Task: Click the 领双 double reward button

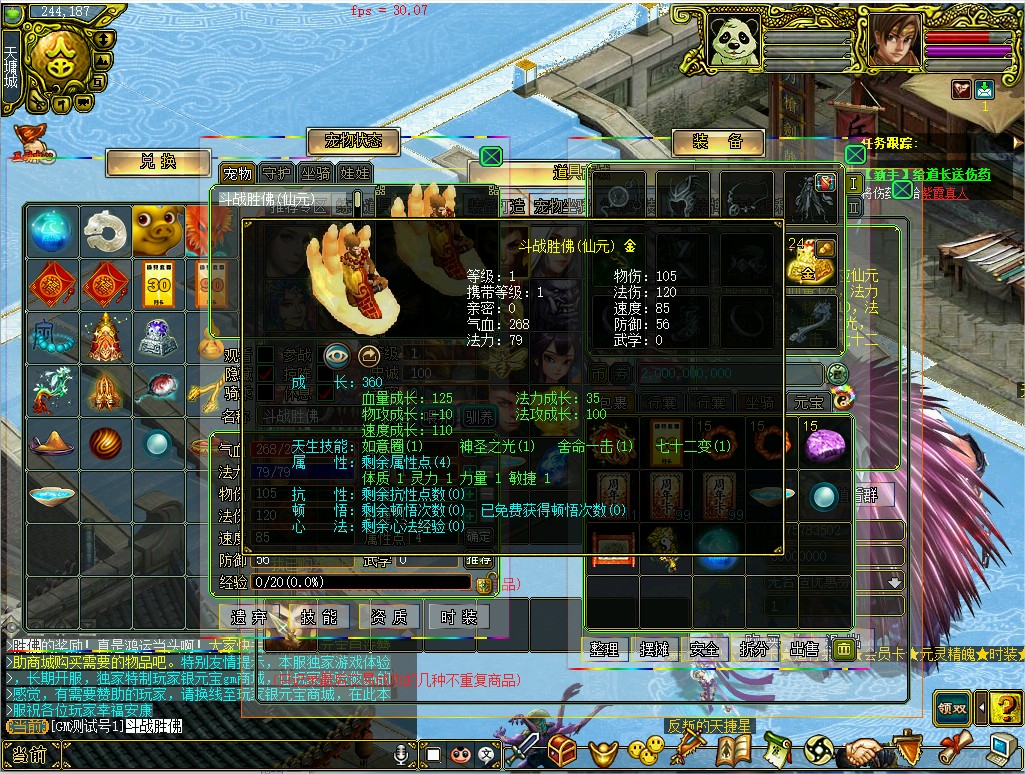Action: 952,708
